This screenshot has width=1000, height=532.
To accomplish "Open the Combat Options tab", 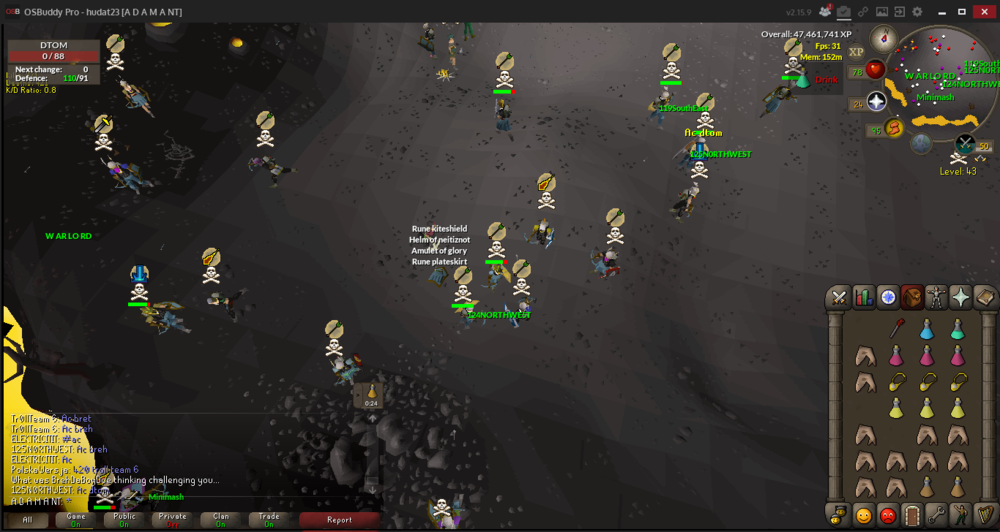I will pos(839,297).
